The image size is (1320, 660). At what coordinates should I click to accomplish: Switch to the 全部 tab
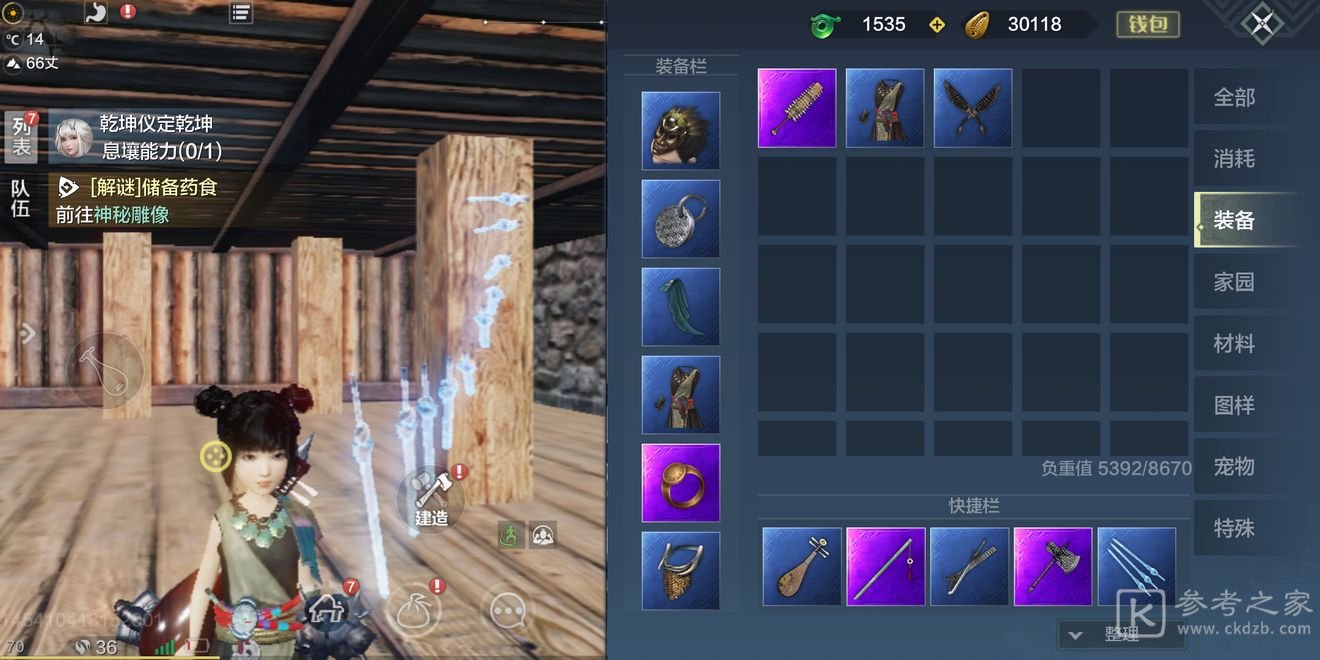(1234, 98)
